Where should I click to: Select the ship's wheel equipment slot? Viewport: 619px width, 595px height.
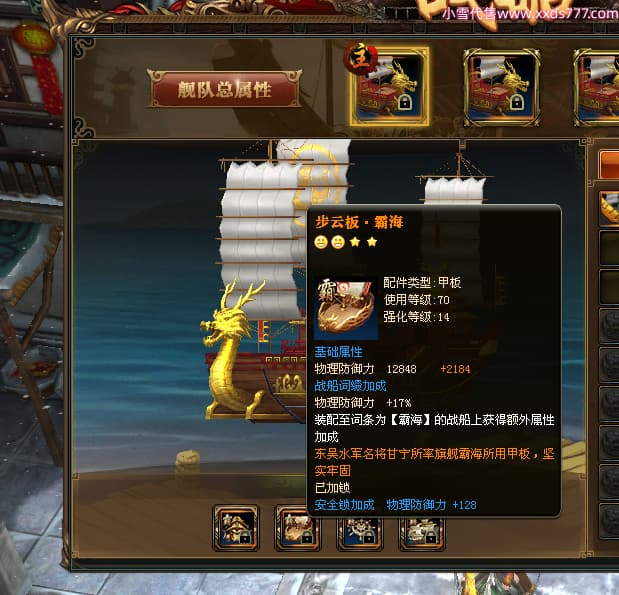pos(359,529)
